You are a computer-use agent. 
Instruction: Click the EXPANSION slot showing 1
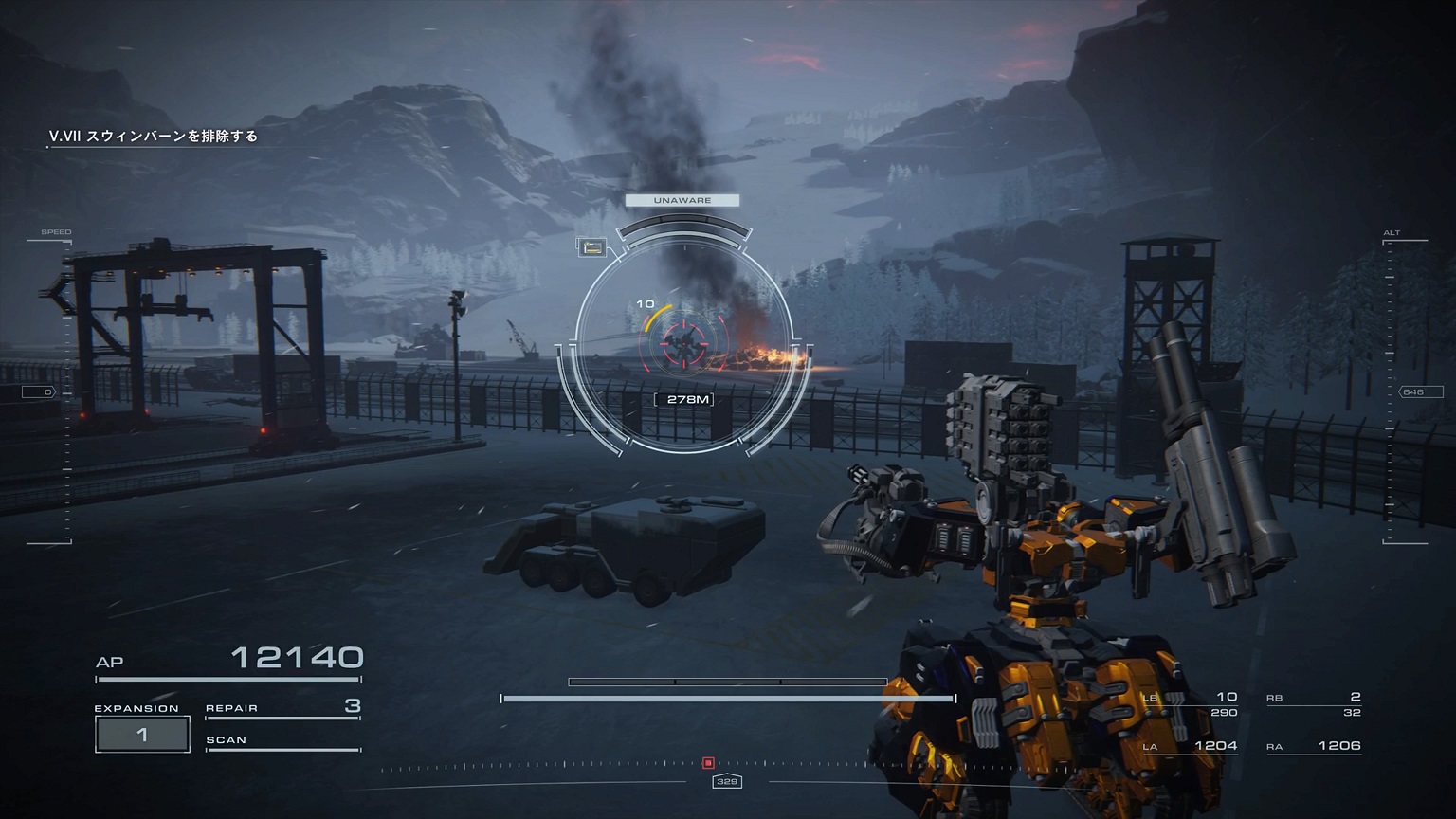coord(142,733)
